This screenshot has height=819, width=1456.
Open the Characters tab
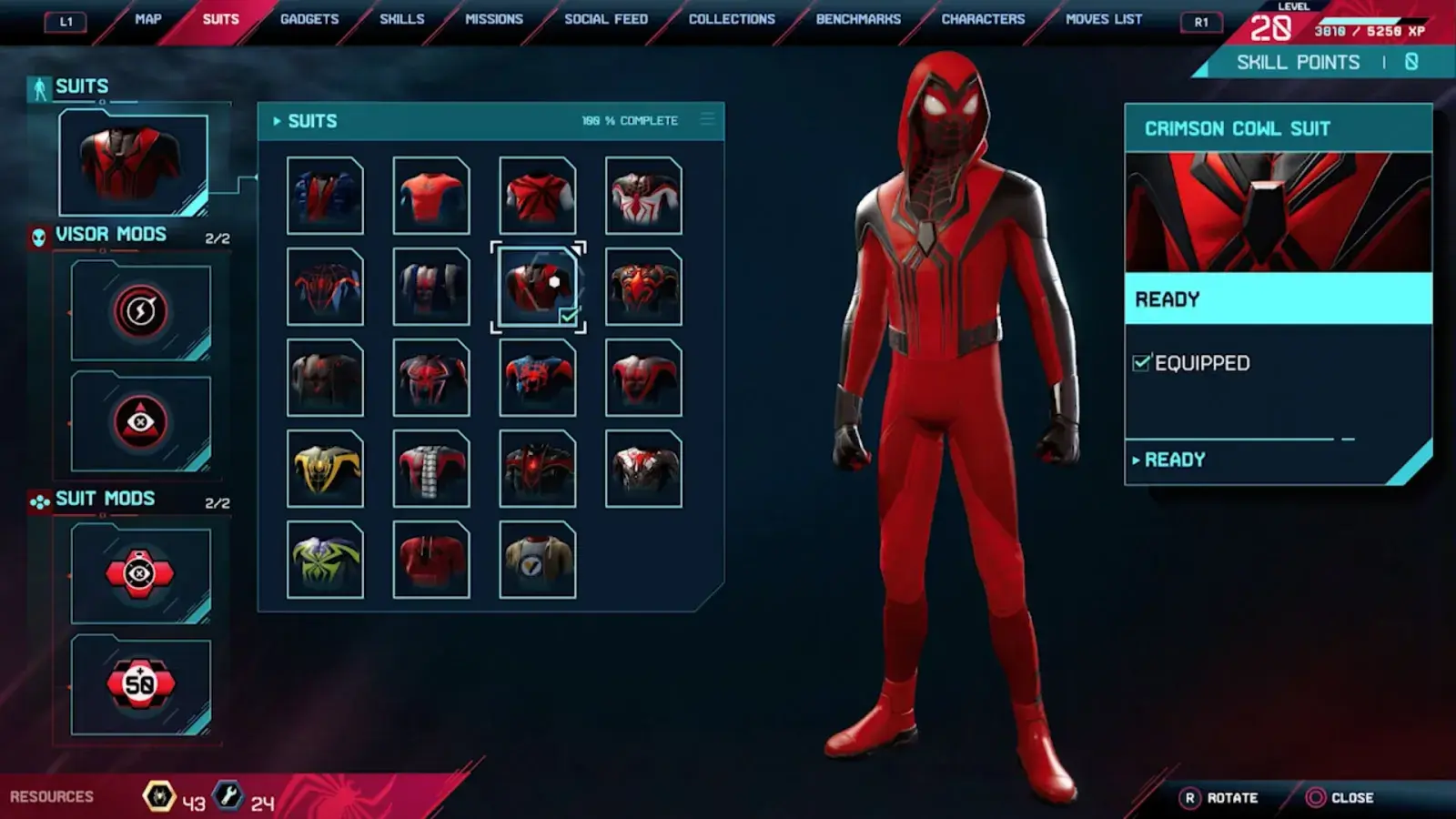click(x=983, y=19)
